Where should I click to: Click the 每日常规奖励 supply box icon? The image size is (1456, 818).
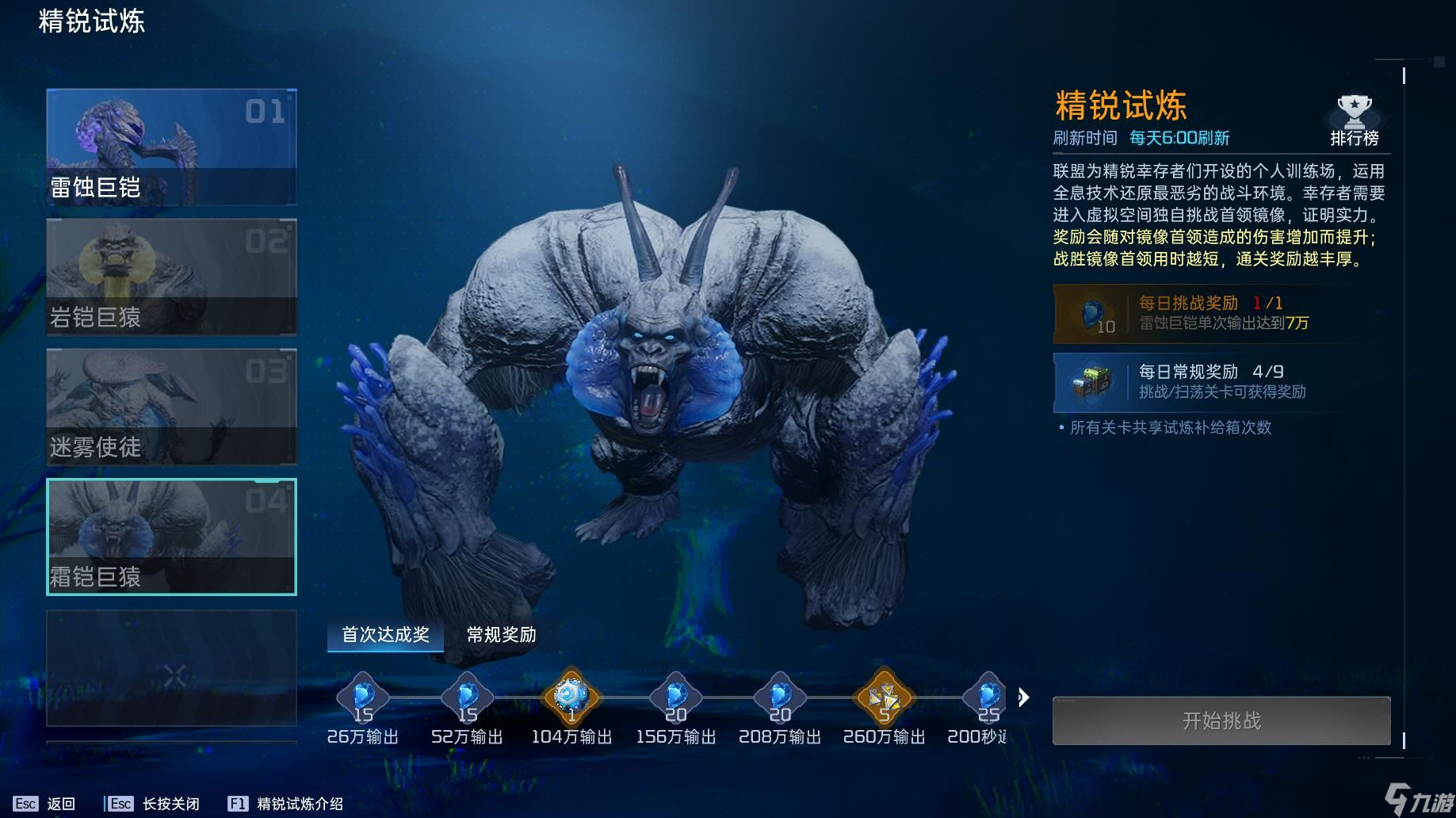coord(1092,383)
